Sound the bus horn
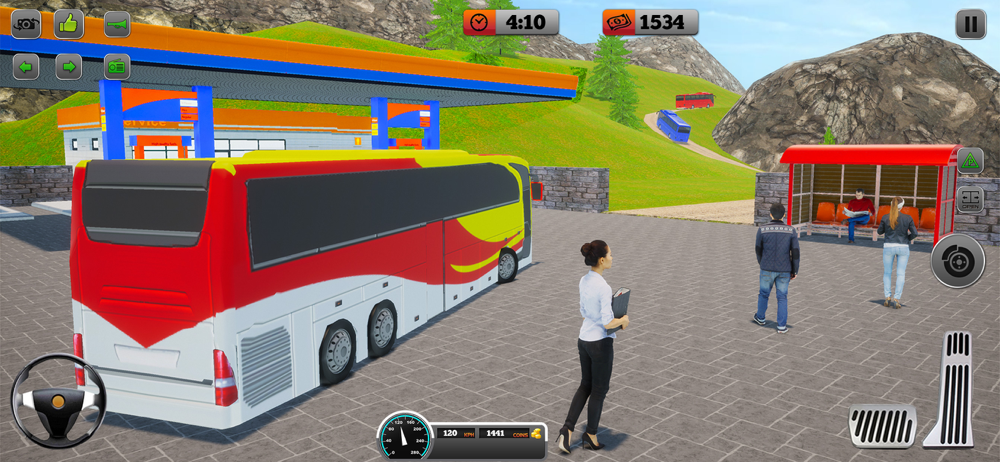1000x462 pixels. (x=117, y=23)
